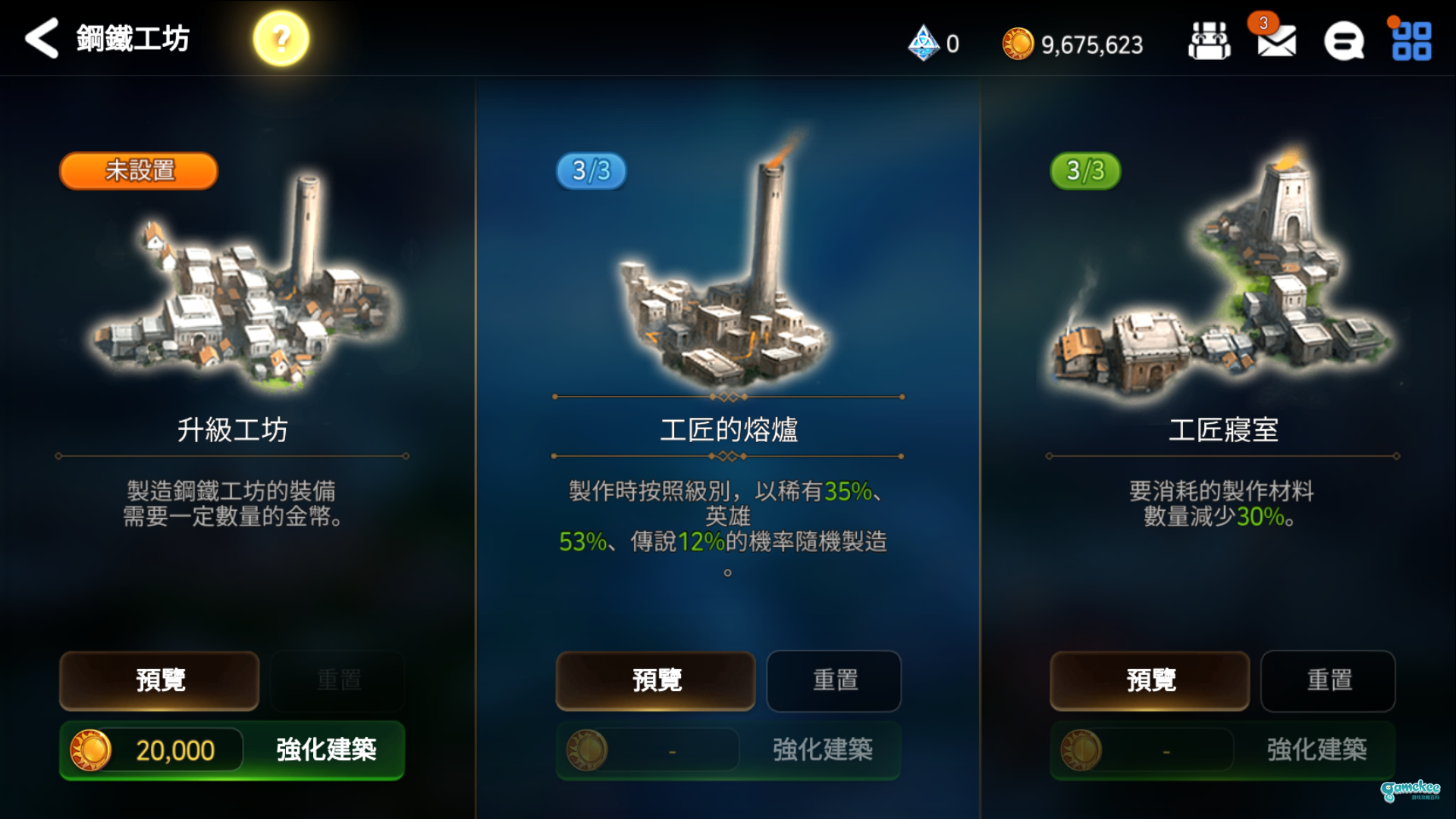Image resolution: width=1456 pixels, height=819 pixels.
Task: Tap the back arrow to leave 鋼鐵工坊
Action: [39, 38]
